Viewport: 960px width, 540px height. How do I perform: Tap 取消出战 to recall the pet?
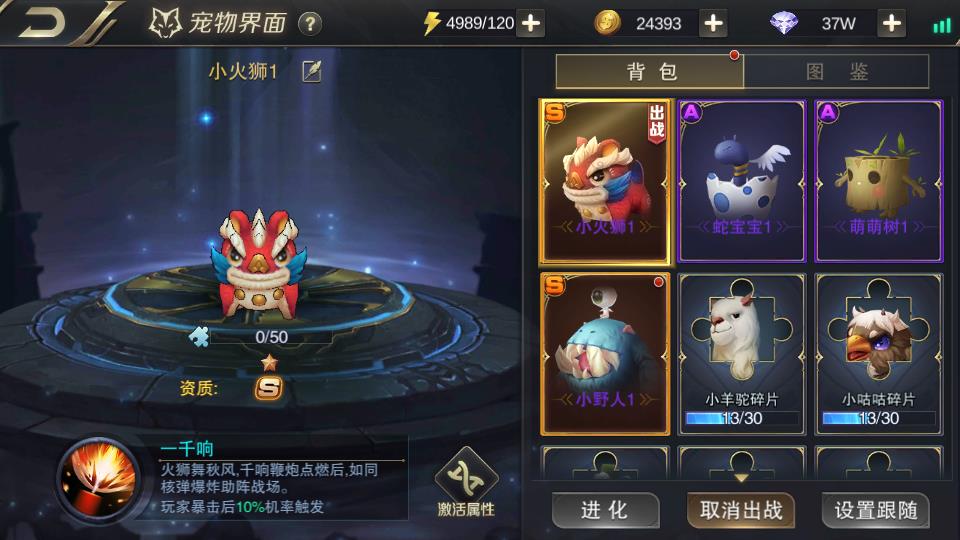741,510
